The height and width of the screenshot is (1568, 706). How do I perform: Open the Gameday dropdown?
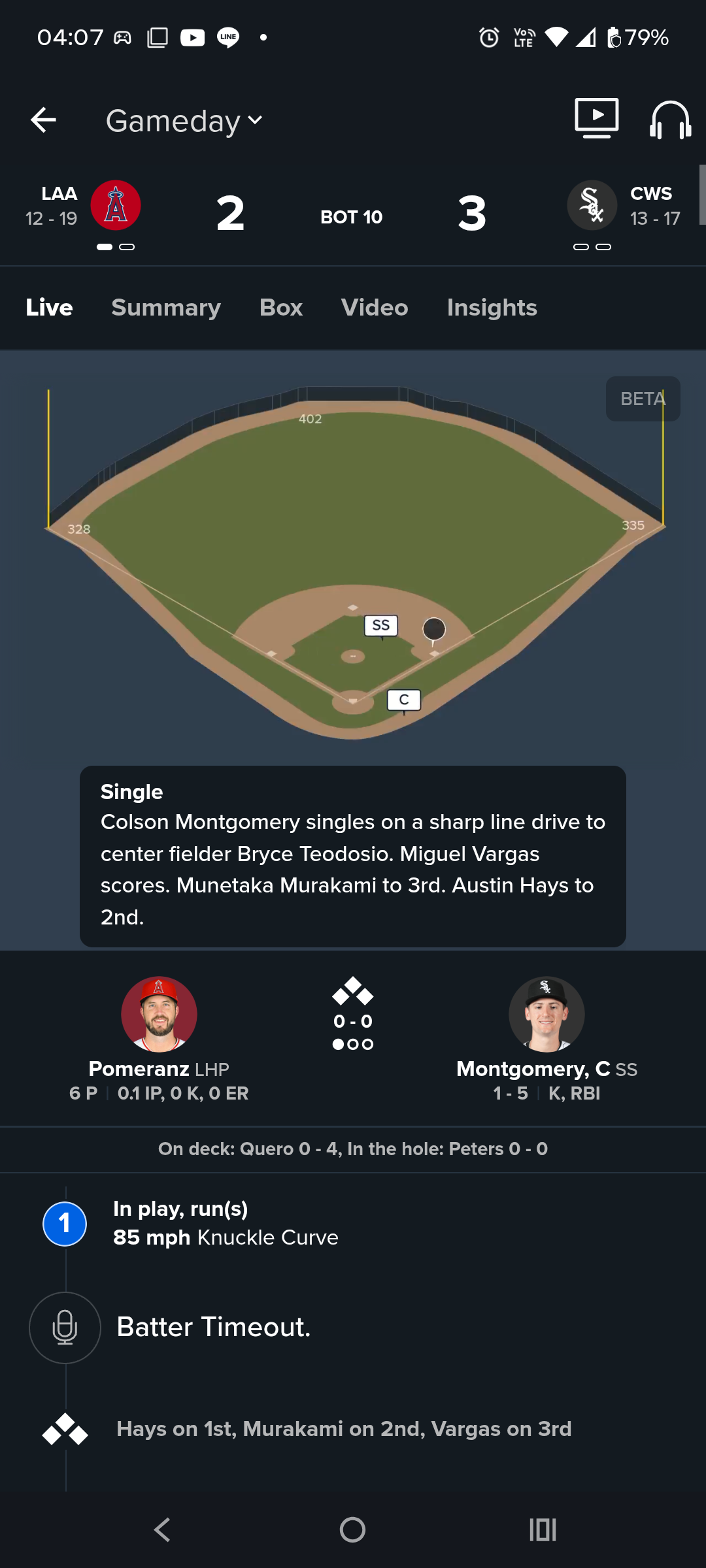(x=184, y=121)
